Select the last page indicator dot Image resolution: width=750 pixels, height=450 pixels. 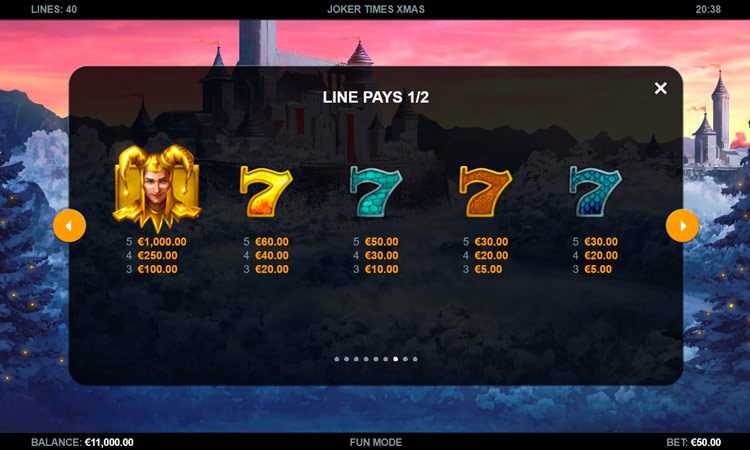point(415,358)
